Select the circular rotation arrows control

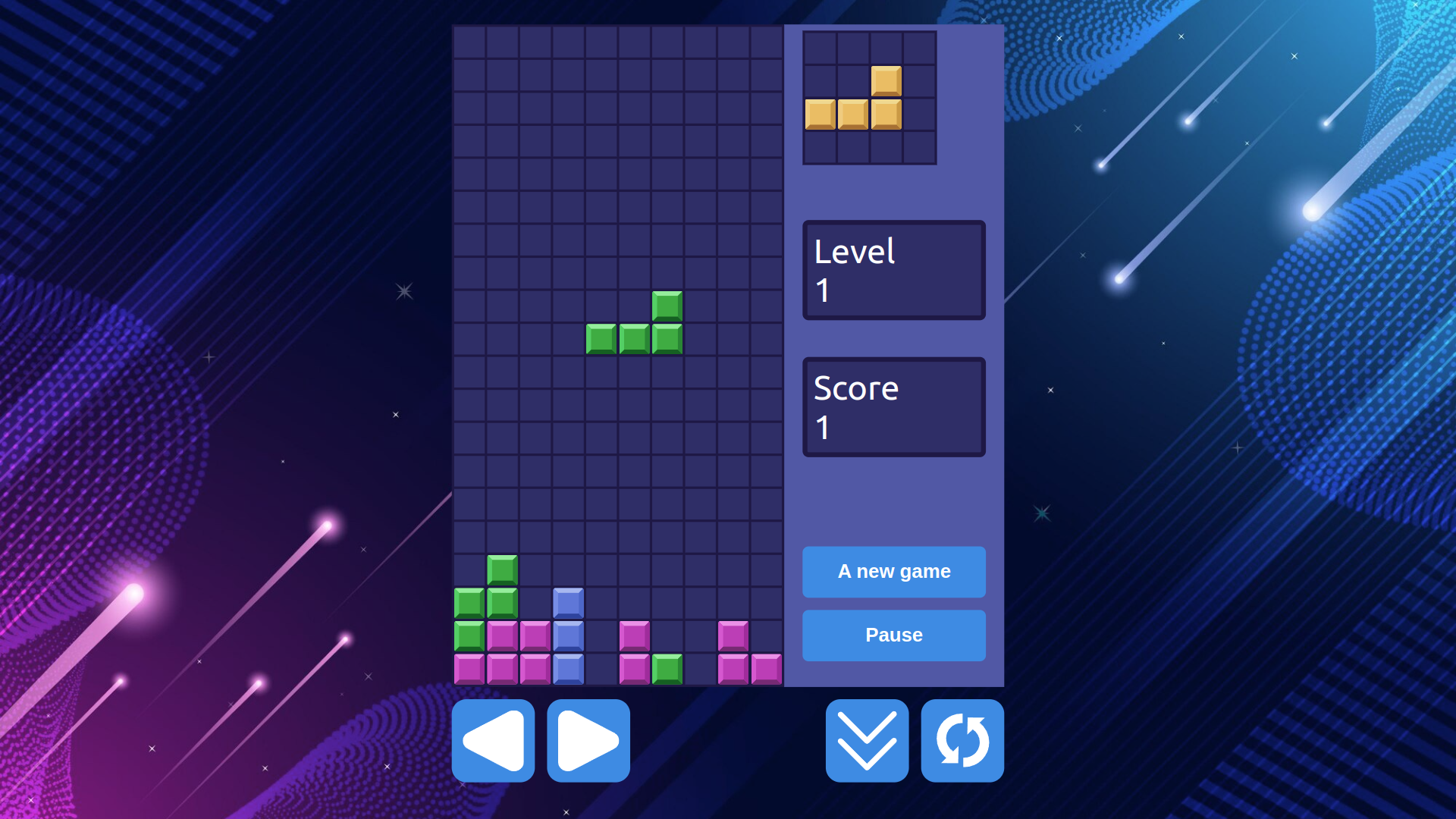[x=962, y=741]
